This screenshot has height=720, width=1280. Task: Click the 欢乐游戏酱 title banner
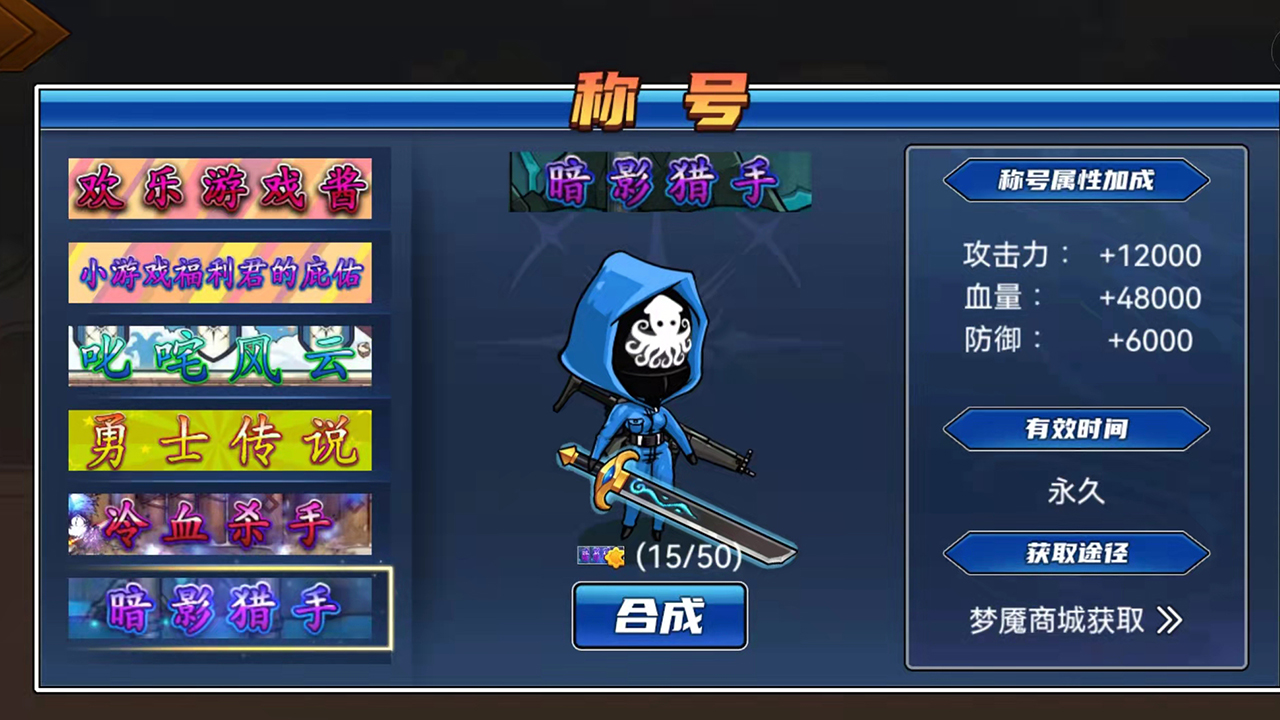pyautogui.click(x=220, y=188)
